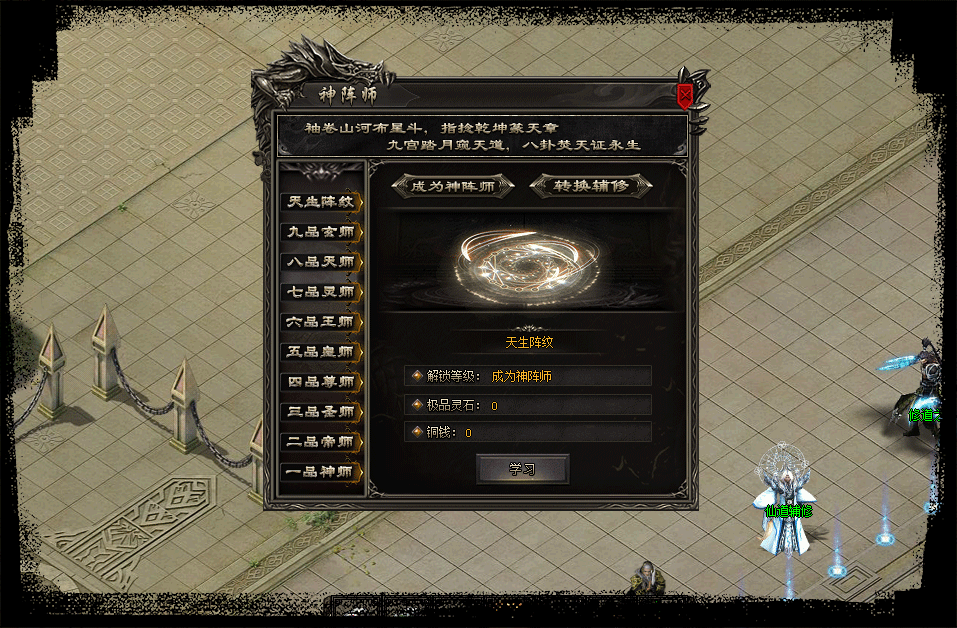957x628 pixels.
Task: Choose the 七品灵师 tab
Action: 321,292
